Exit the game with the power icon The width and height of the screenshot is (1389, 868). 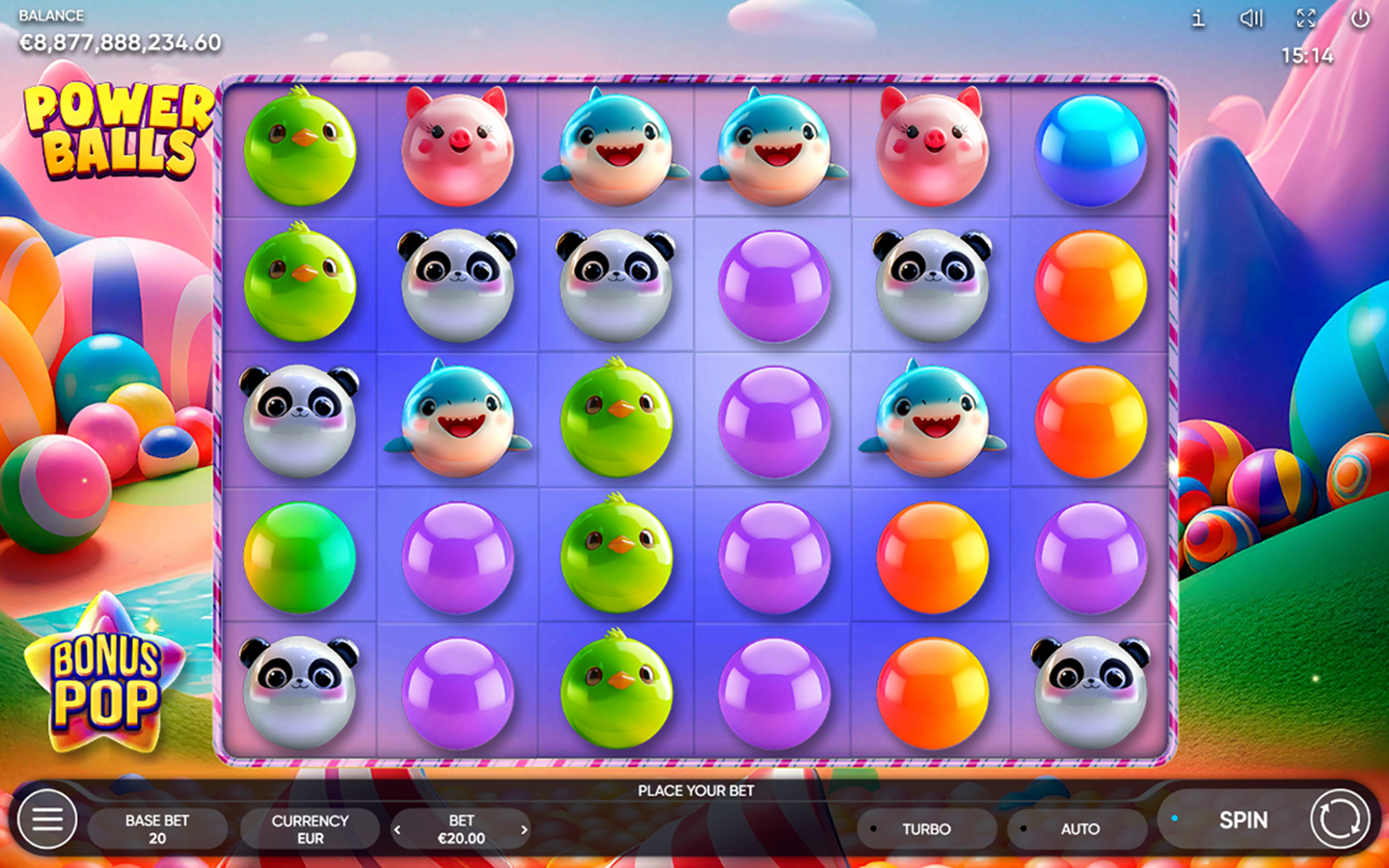tap(1360, 18)
